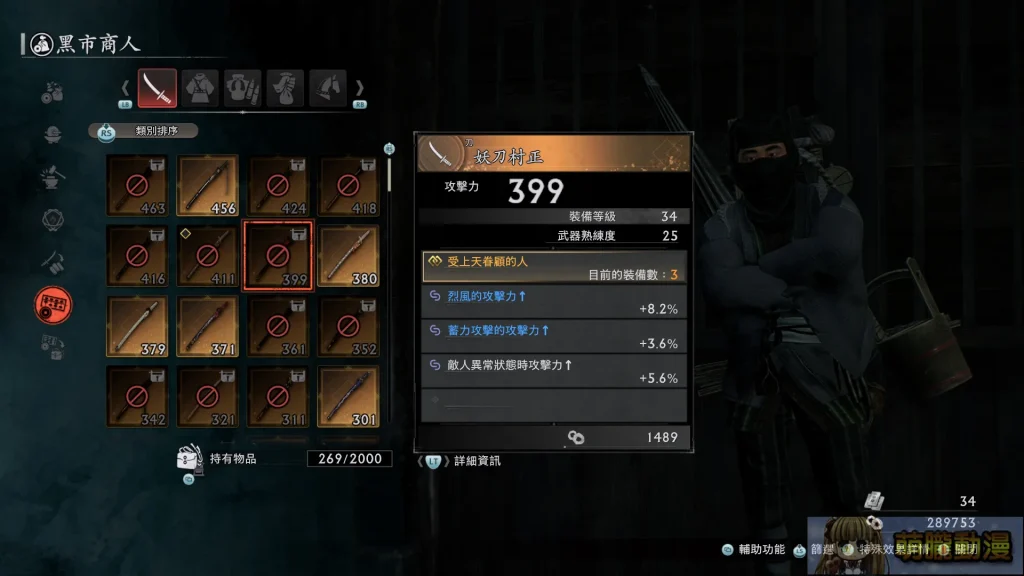The image size is (1024, 576).
Task: Click the 類別排序 sort button
Action: [x=148, y=130]
